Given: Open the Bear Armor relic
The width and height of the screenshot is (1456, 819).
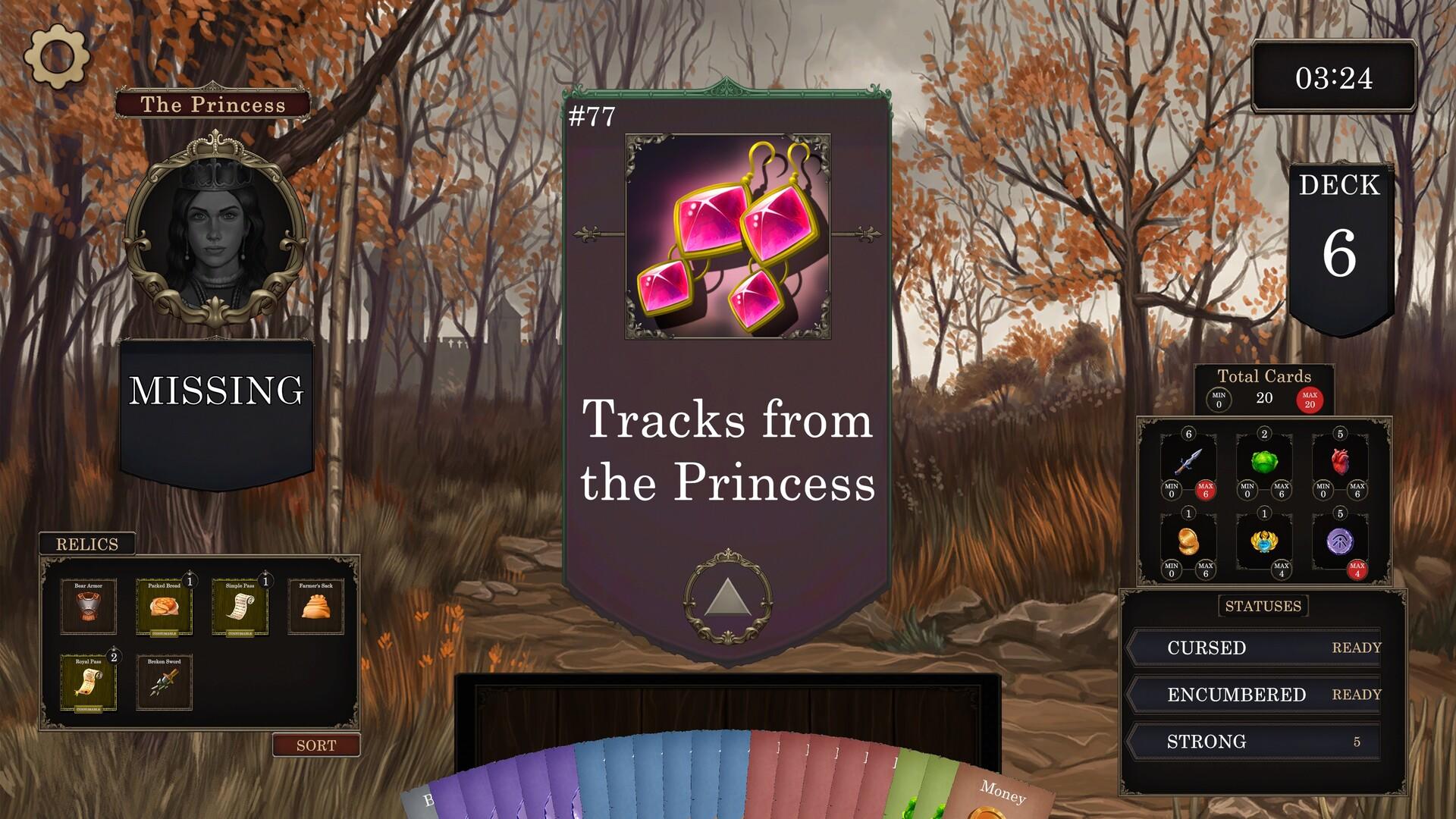Looking at the screenshot, I should point(89,607).
